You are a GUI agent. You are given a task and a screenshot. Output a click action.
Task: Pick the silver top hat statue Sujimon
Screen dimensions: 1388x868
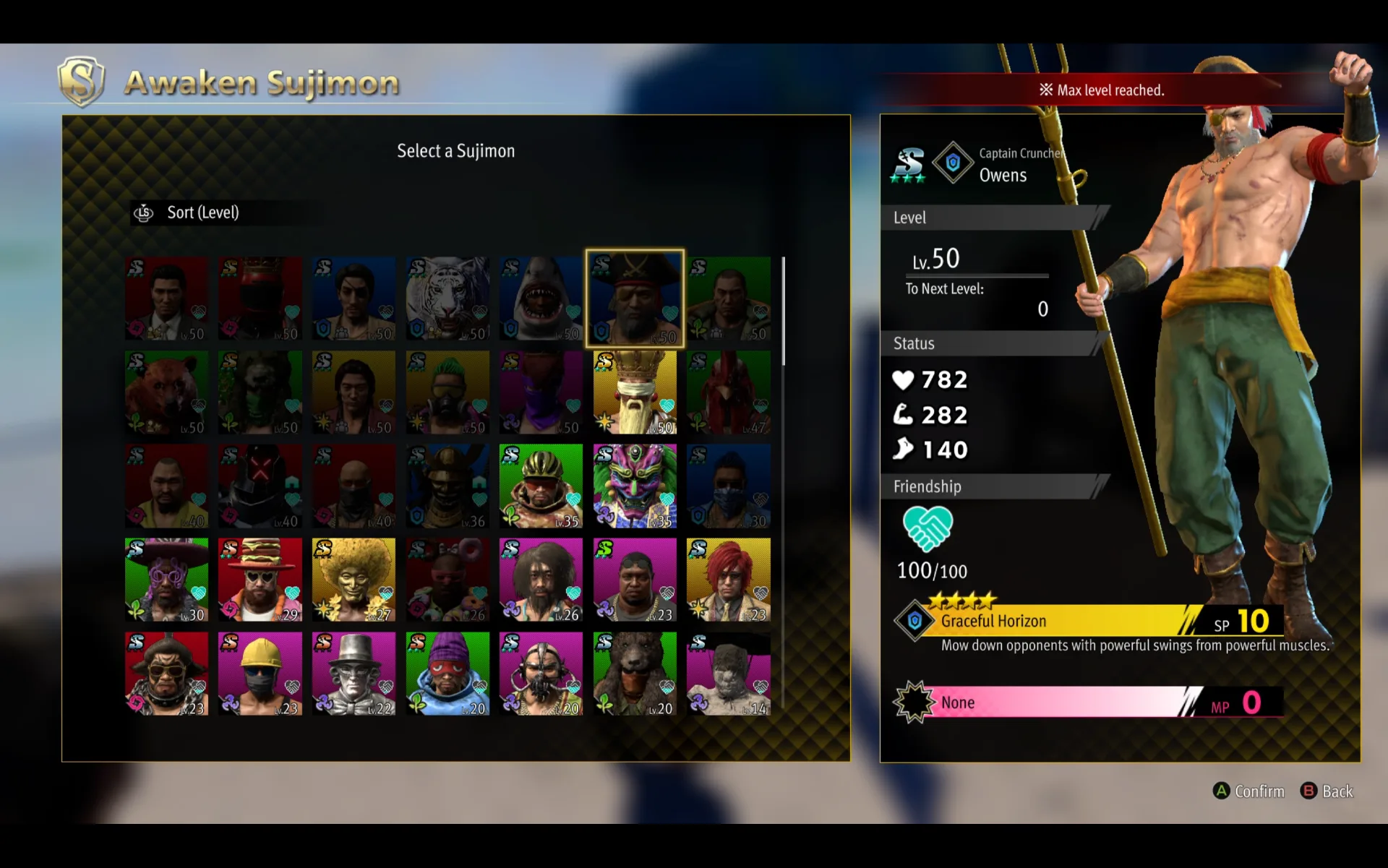tap(354, 674)
